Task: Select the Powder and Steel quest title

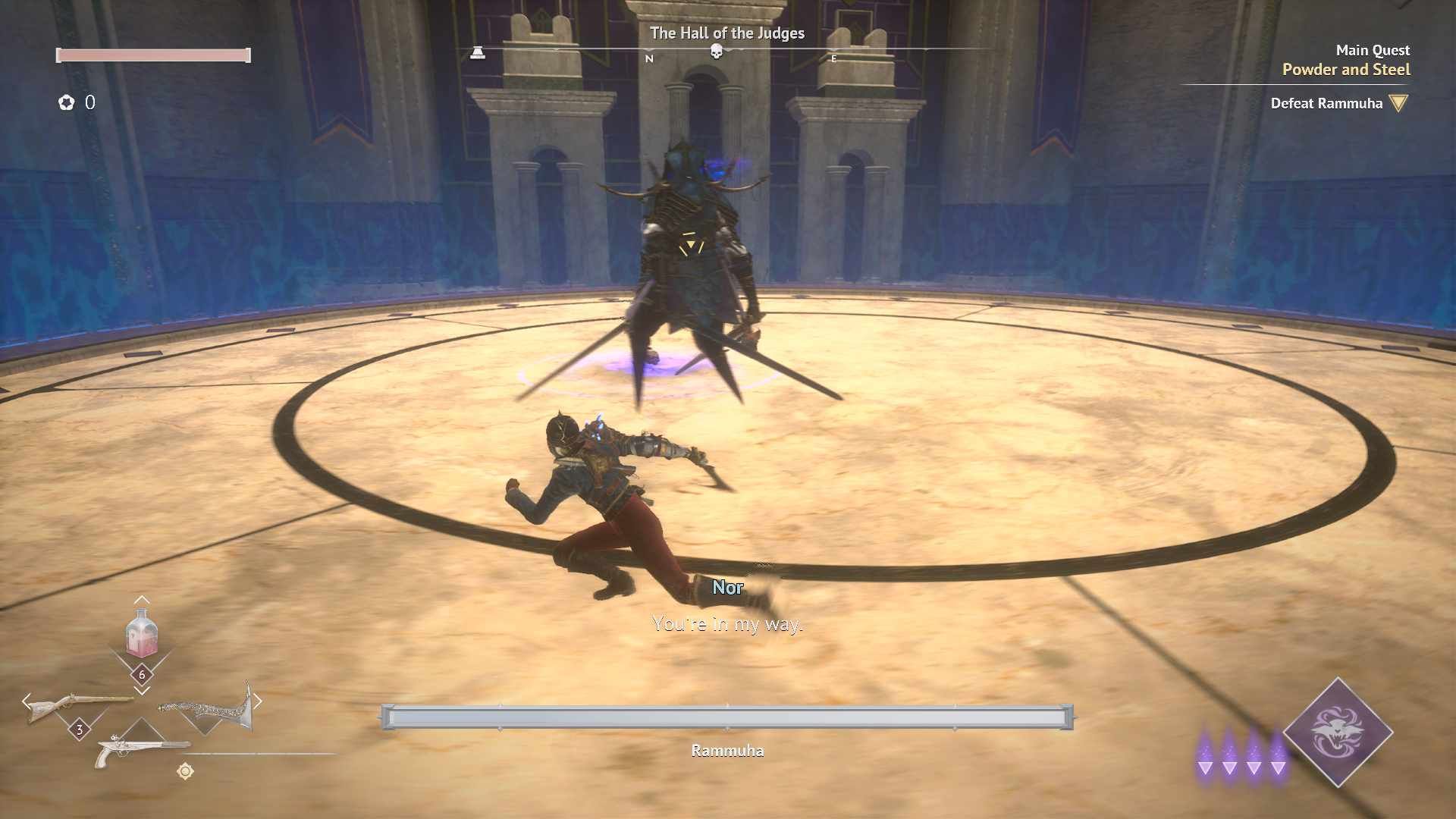Action: (x=1346, y=70)
